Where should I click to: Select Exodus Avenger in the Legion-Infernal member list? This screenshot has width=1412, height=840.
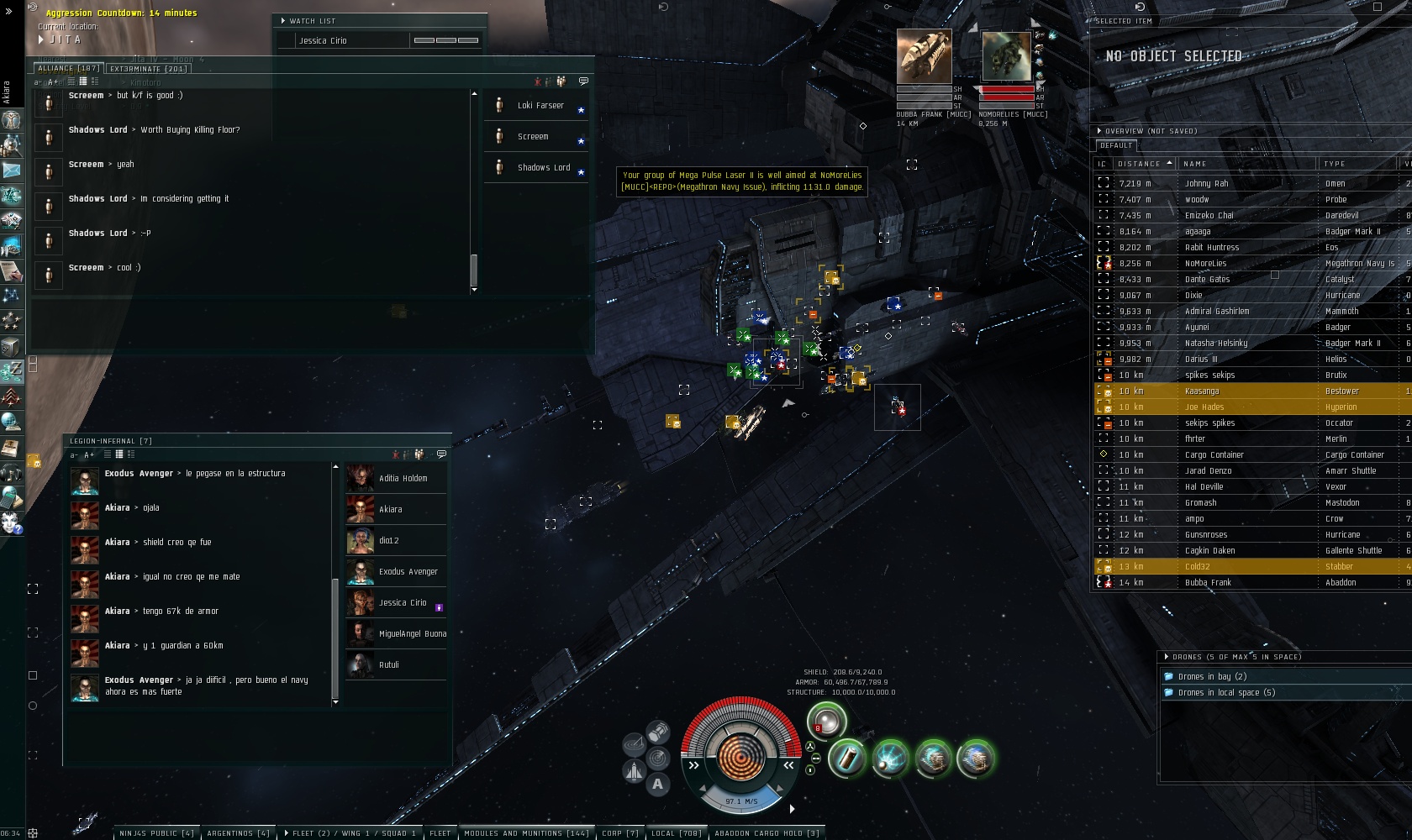(x=408, y=572)
